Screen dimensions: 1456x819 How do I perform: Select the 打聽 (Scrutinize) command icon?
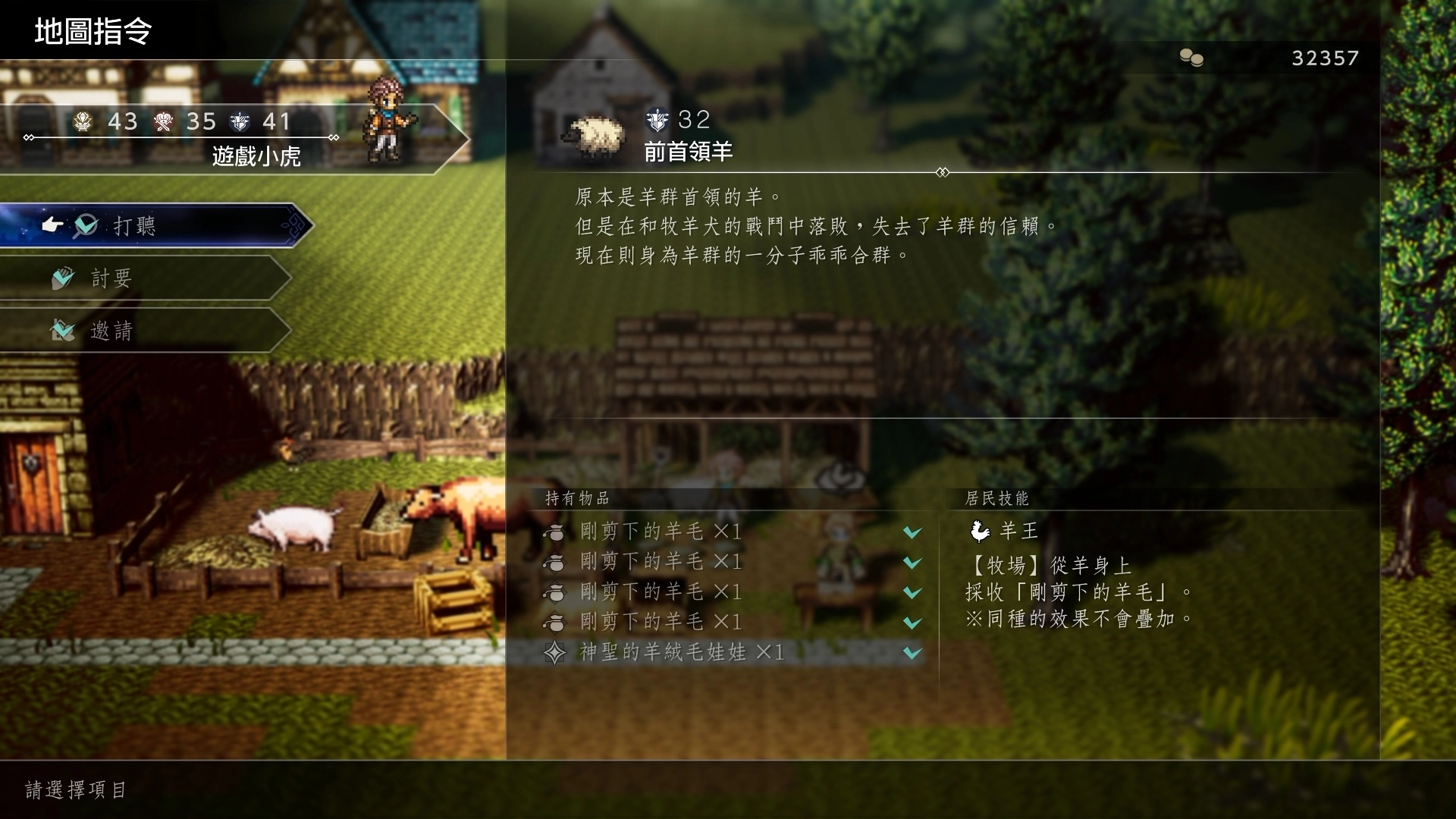point(86,225)
